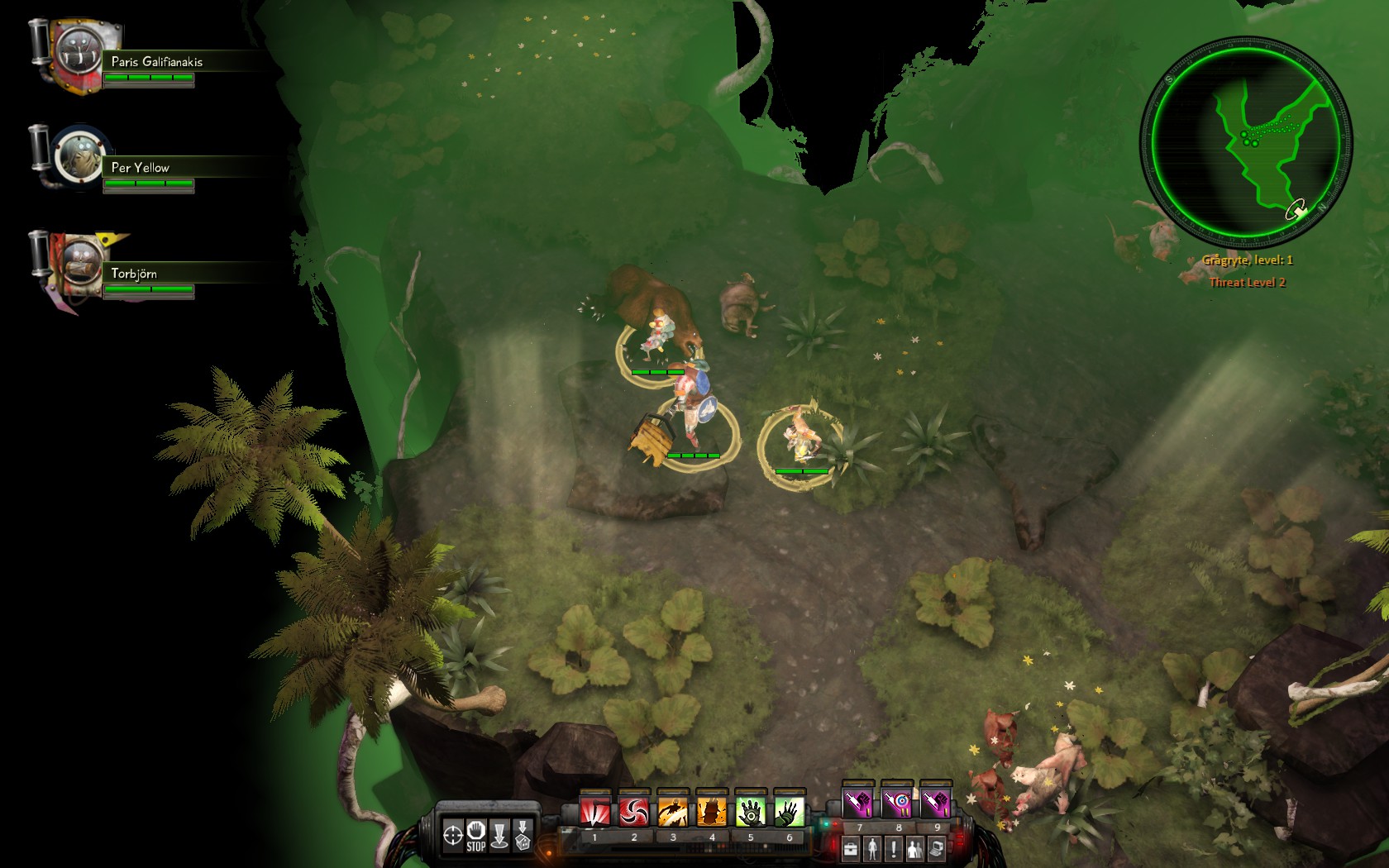Select Per Yellow's party portrait

[80, 157]
